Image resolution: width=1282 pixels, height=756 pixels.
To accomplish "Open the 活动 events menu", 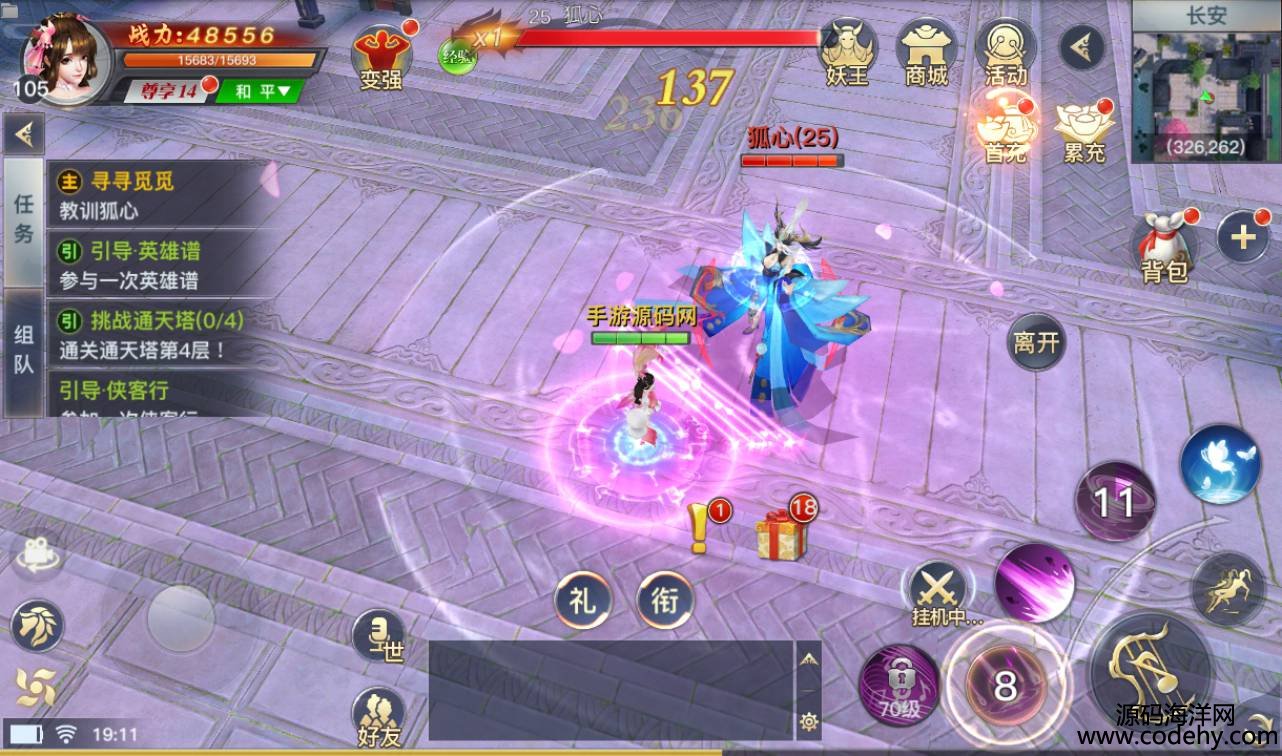I will point(1005,52).
